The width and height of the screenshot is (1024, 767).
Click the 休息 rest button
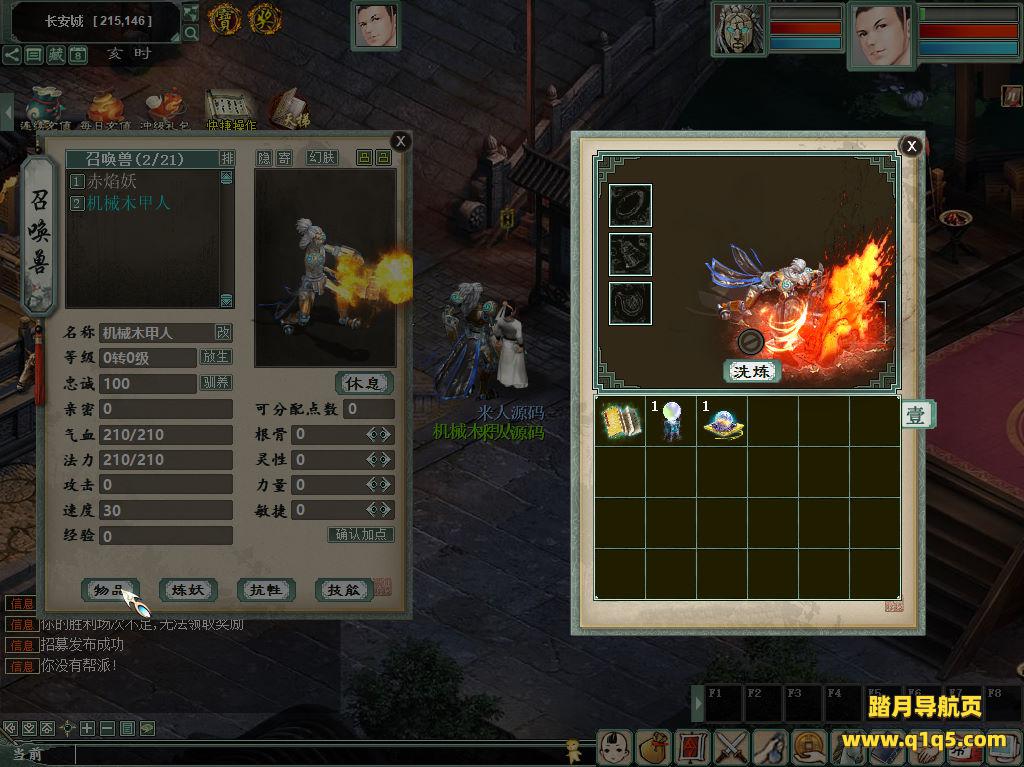point(363,383)
